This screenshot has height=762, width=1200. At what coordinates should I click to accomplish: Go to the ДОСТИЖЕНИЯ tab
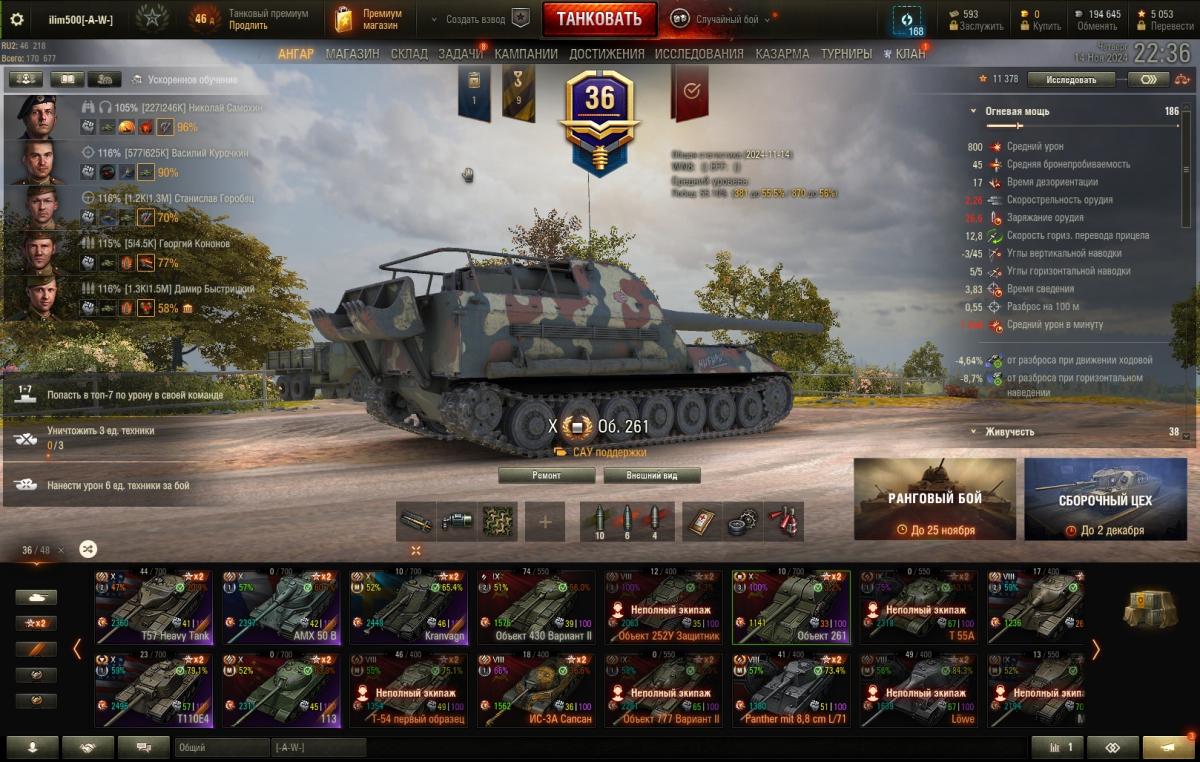(606, 54)
